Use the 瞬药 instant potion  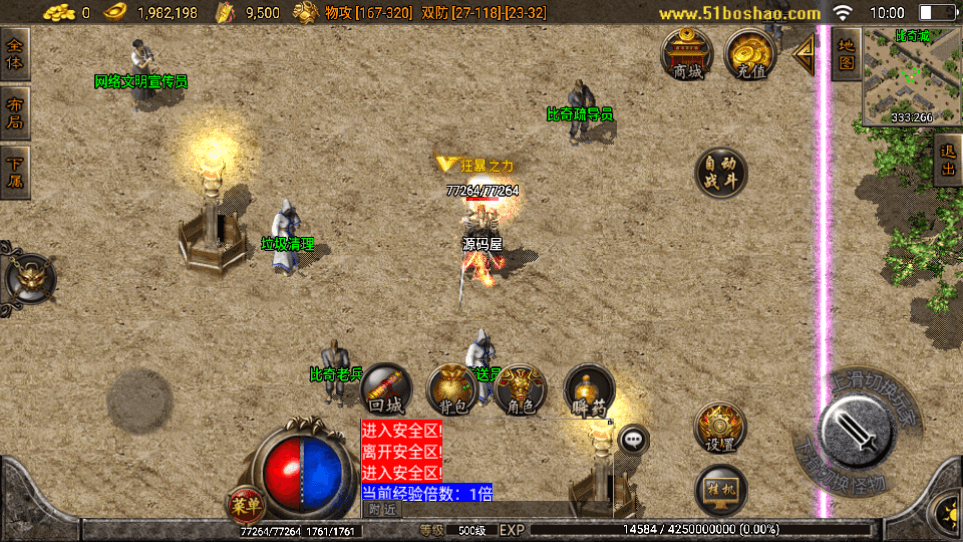tap(589, 389)
